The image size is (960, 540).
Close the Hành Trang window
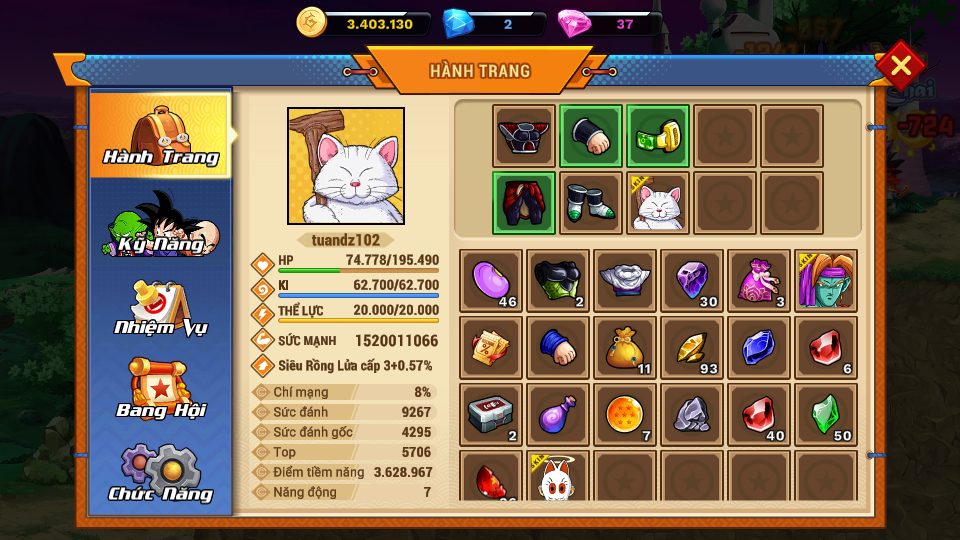click(900, 66)
